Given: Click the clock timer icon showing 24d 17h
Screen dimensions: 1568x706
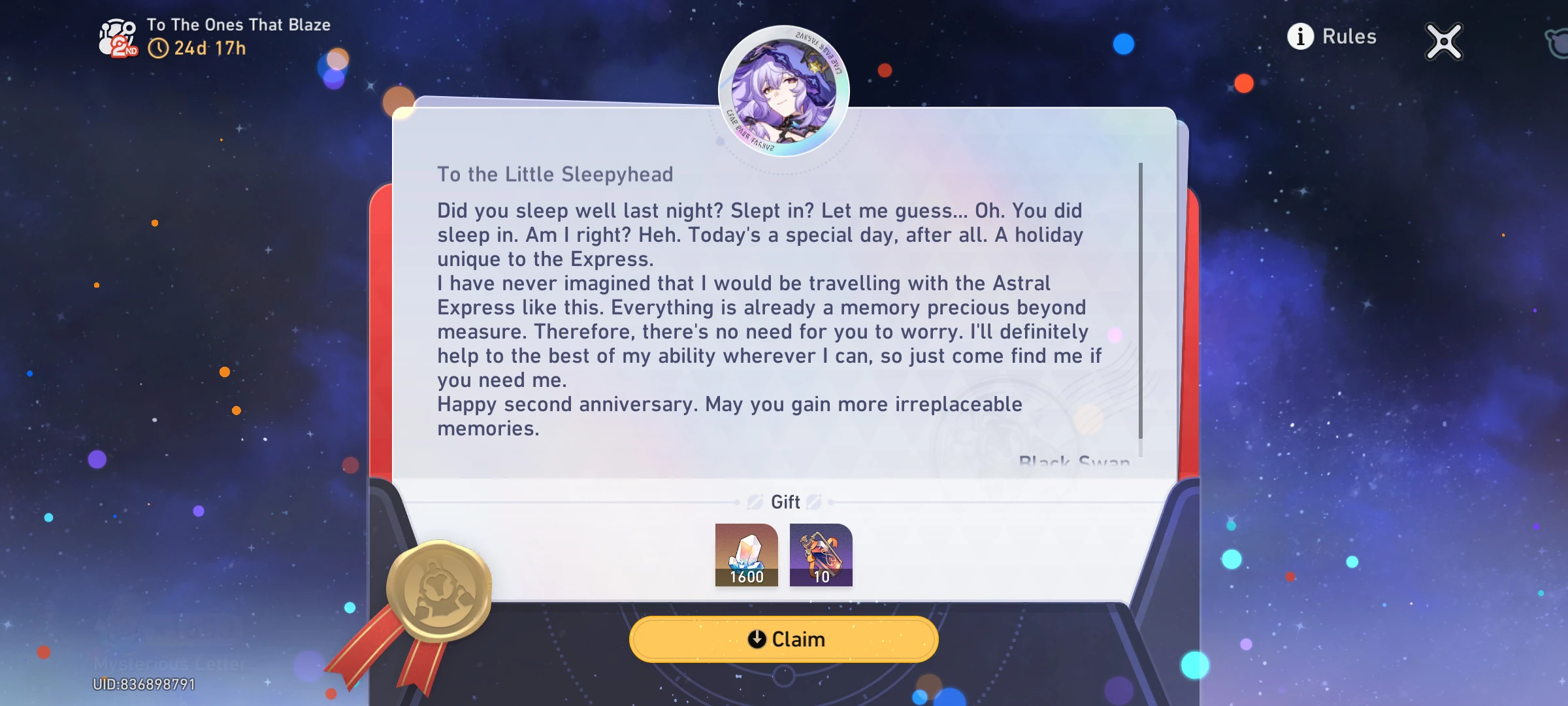Looking at the screenshot, I should [x=159, y=48].
